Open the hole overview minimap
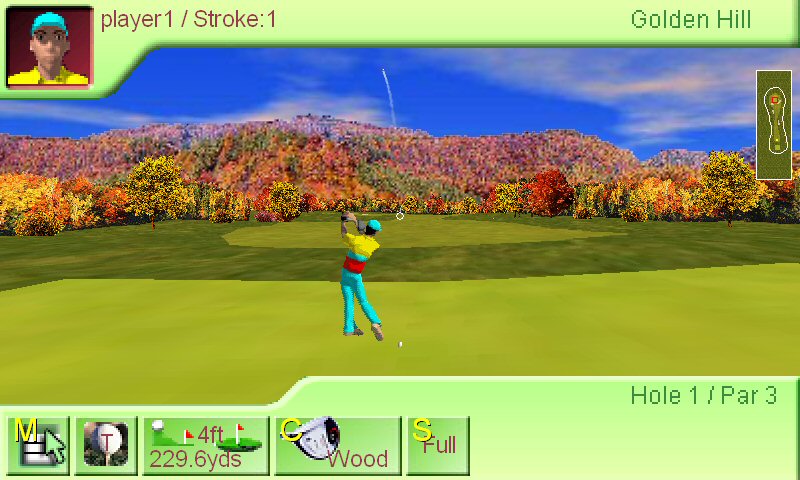This screenshot has width=800, height=480. [774, 124]
